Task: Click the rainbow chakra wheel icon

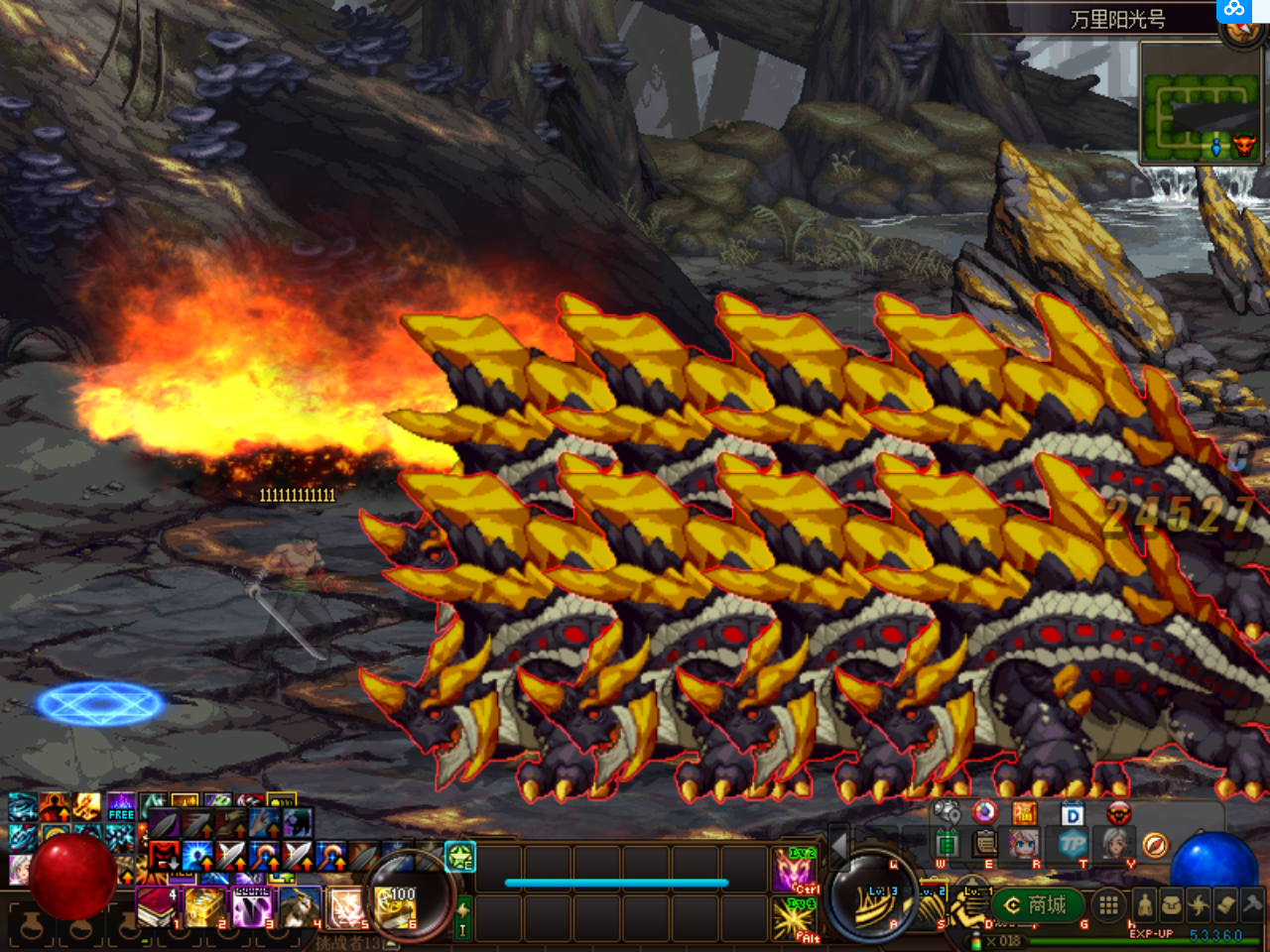Action: pos(983,813)
